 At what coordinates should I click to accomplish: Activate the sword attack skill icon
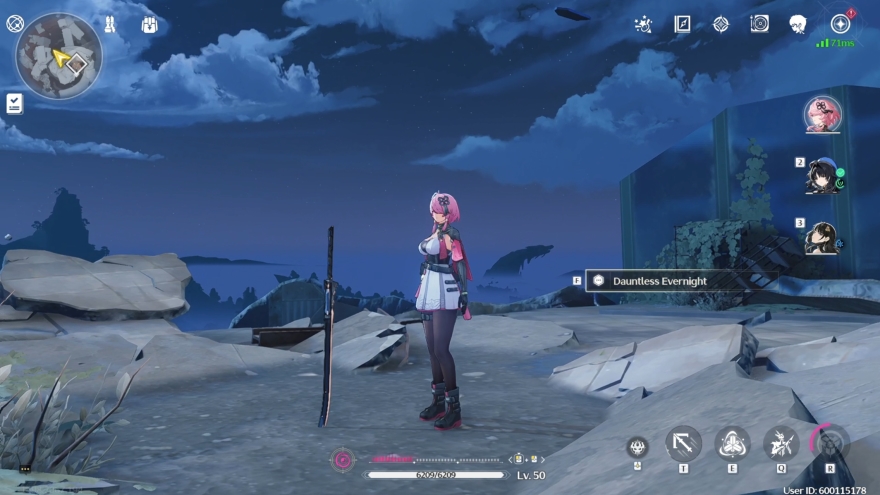click(x=684, y=442)
